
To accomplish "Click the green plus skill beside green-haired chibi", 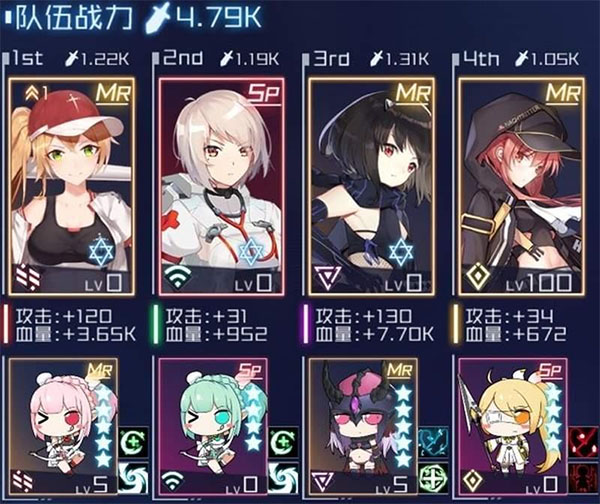I will [x=283, y=440].
